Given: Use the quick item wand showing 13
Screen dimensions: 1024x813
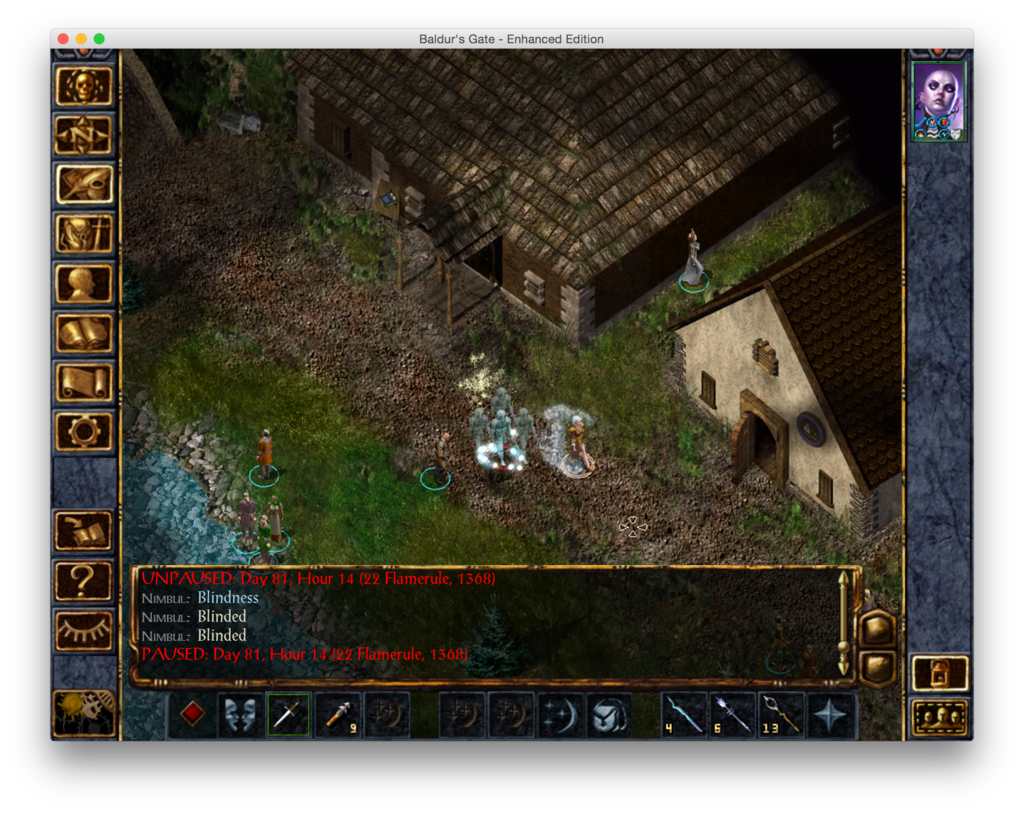Looking at the screenshot, I should point(782,715).
